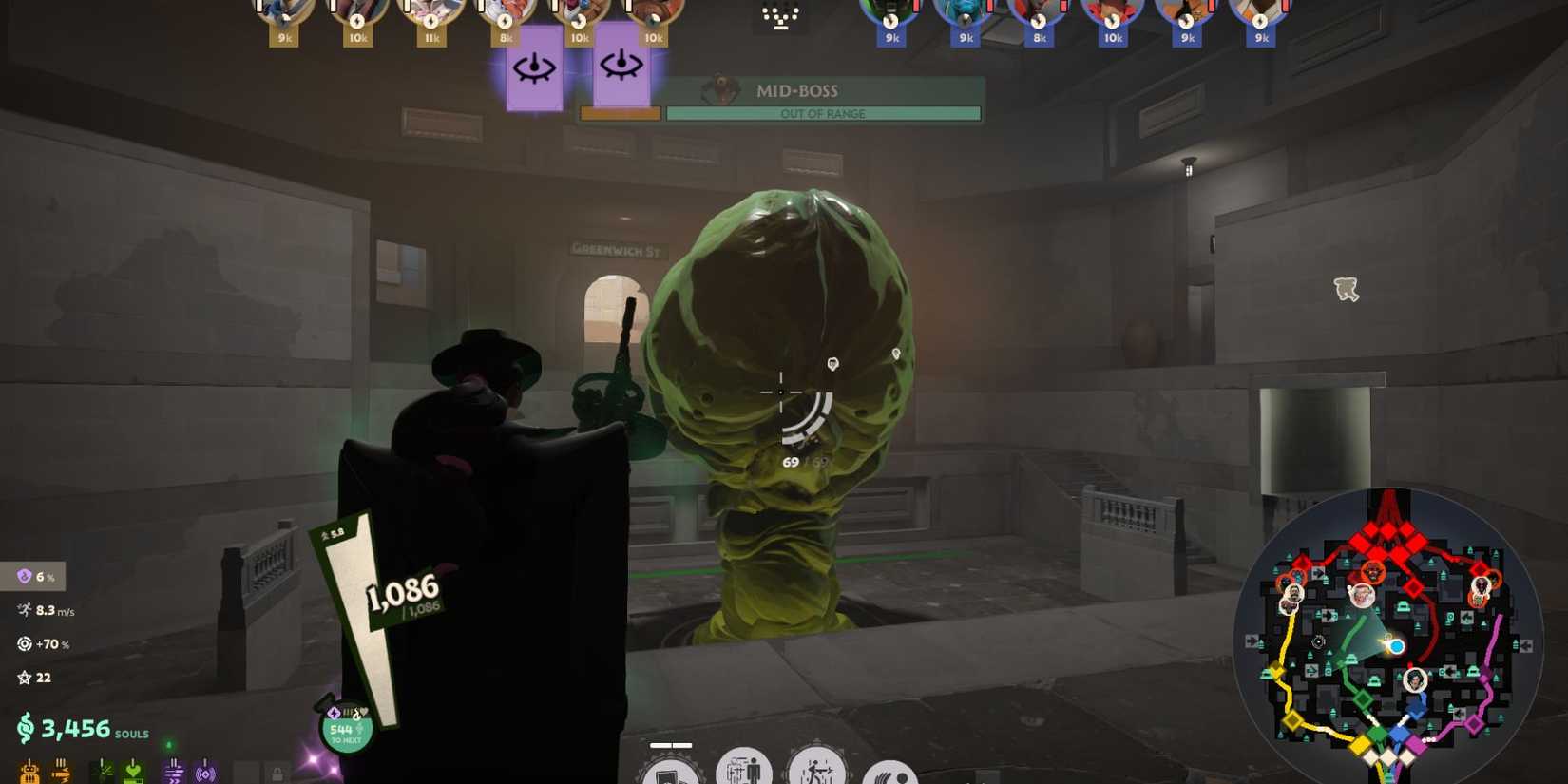This screenshot has width=1568, height=784.
Task: Click the run speed icon showing 8.3 m/s
Action: click(x=23, y=611)
